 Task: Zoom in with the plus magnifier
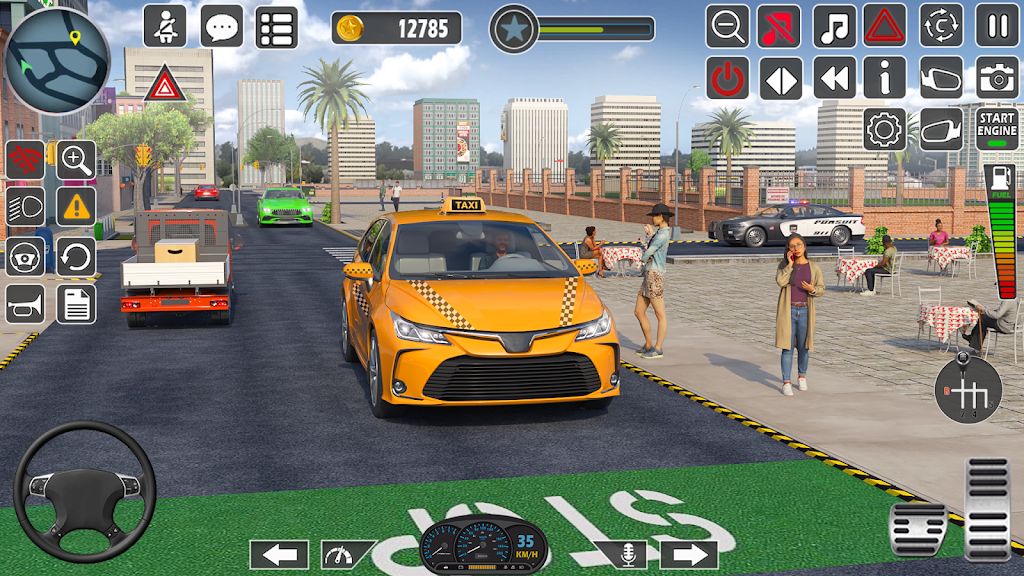[76, 159]
